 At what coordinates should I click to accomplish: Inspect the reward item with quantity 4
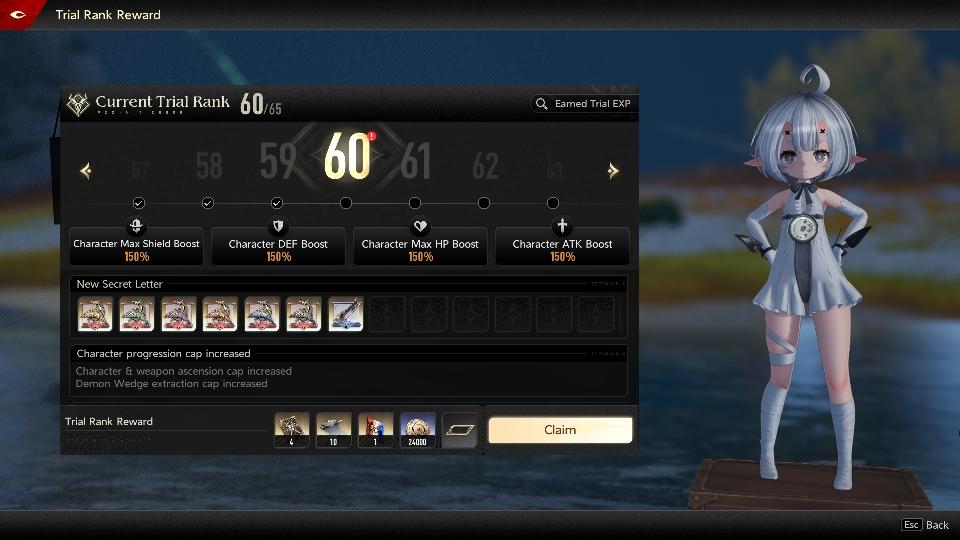pyautogui.click(x=292, y=430)
